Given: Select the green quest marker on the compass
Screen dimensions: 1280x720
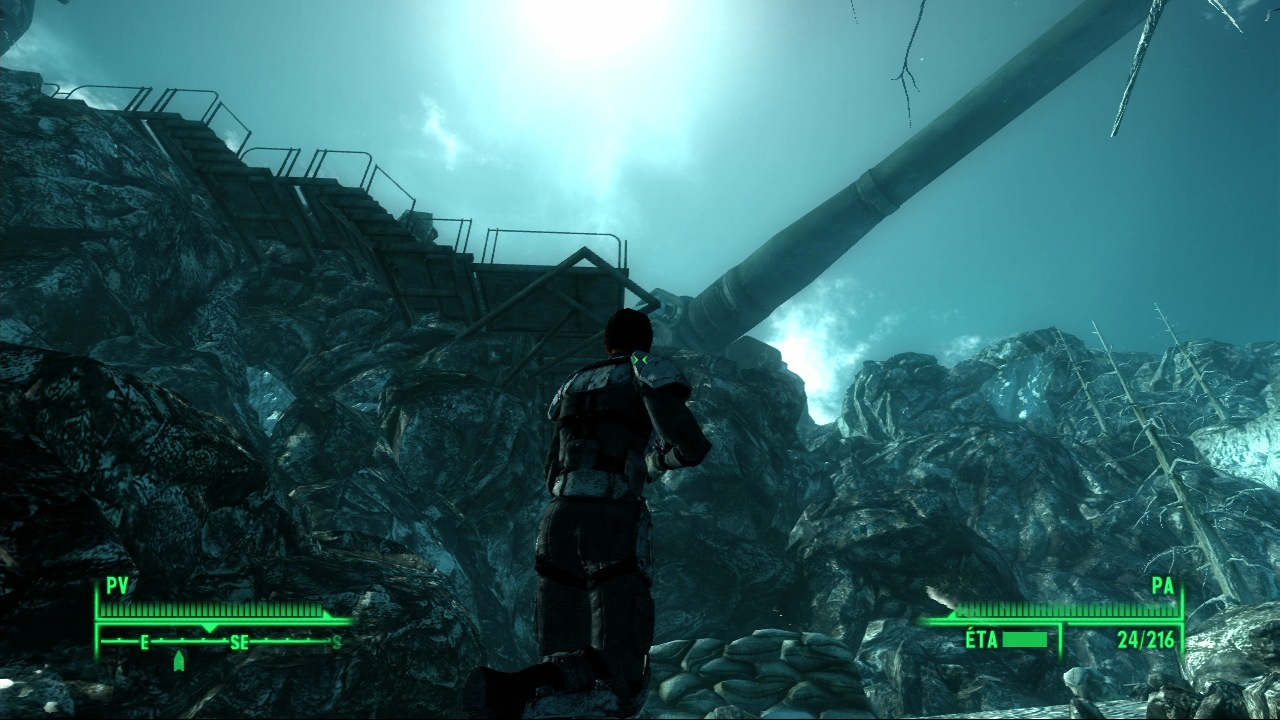Looking at the screenshot, I should 179,660.
